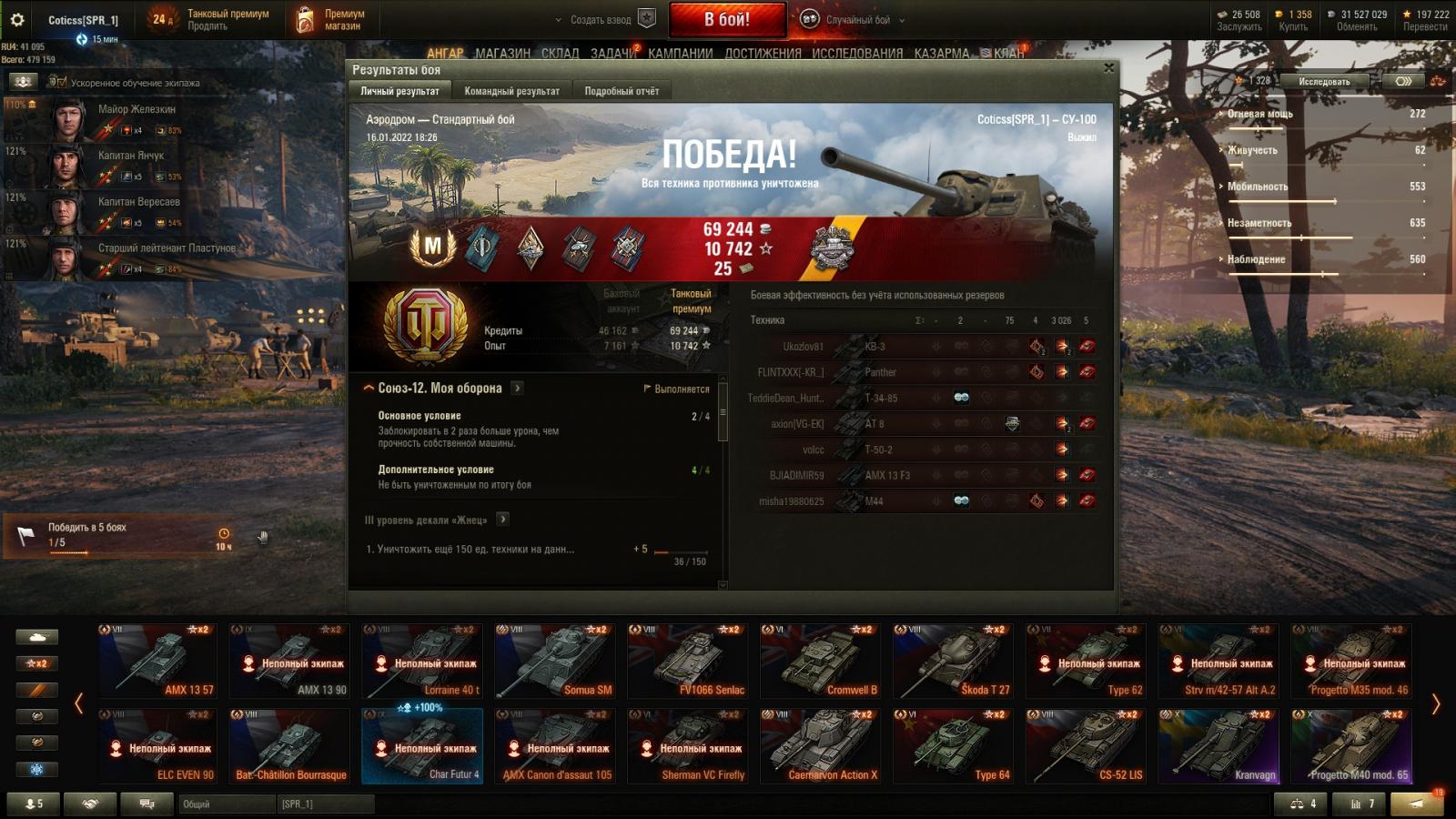Open the settings gear menu

(x=17, y=19)
